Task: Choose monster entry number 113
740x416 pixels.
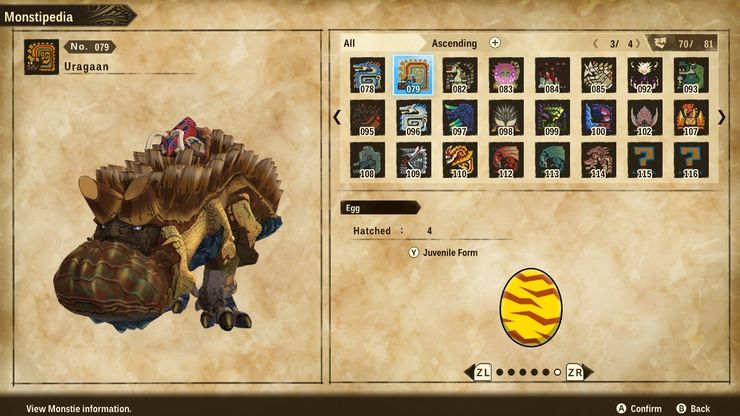Action: tap(552, 161)
